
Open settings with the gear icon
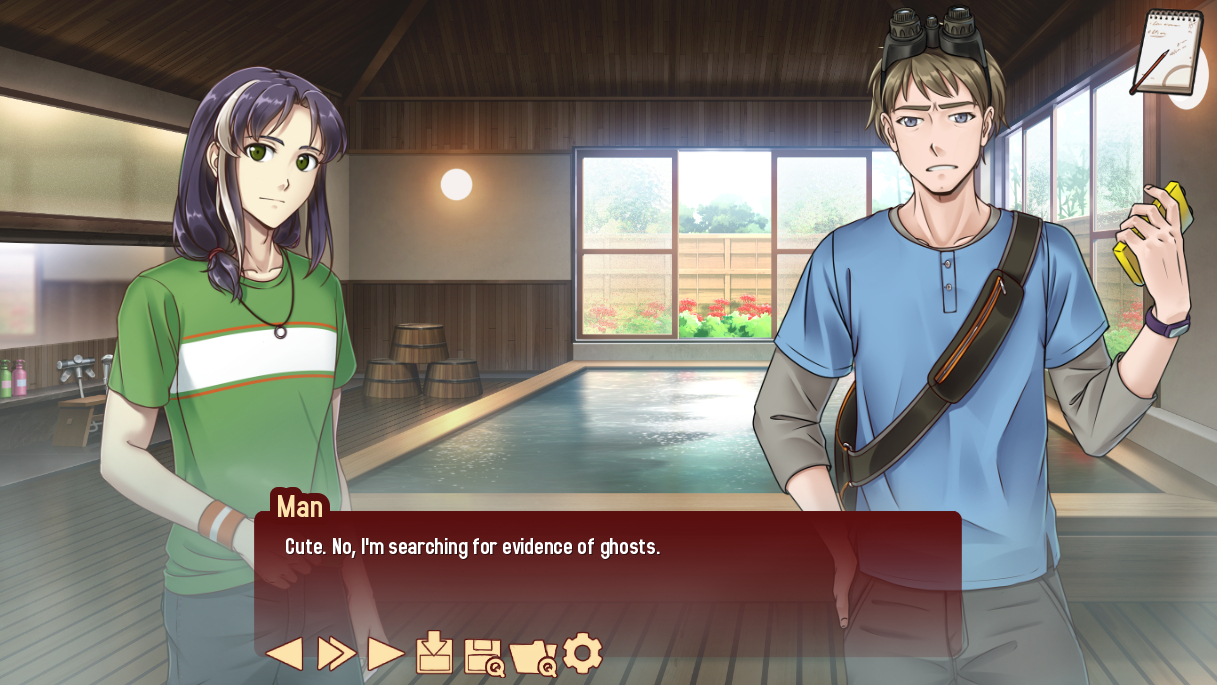[x=582, y=653]
